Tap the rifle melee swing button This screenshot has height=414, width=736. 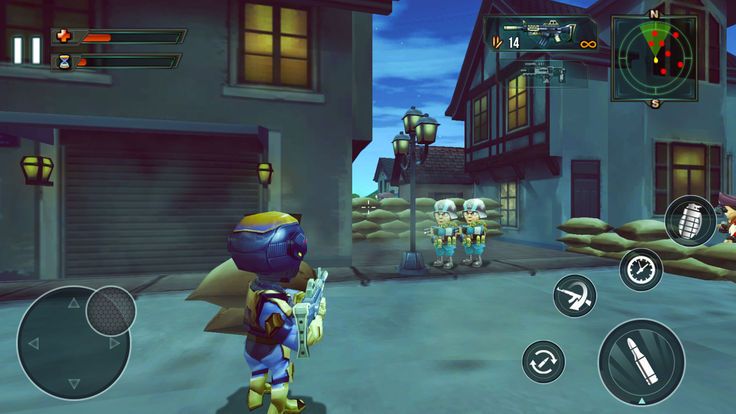[575, 296]
